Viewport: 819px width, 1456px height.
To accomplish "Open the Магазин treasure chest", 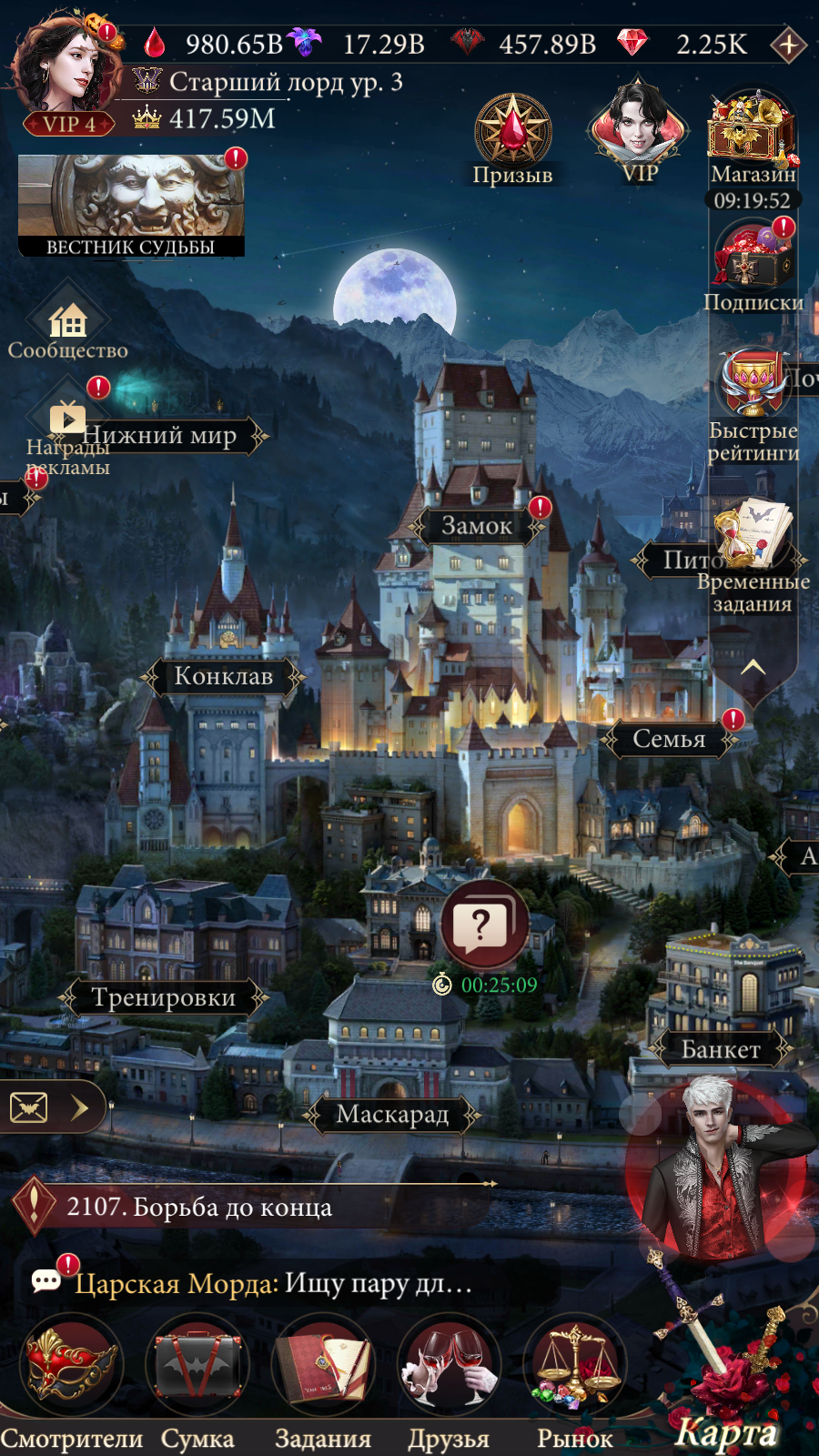I will point(753,132).
